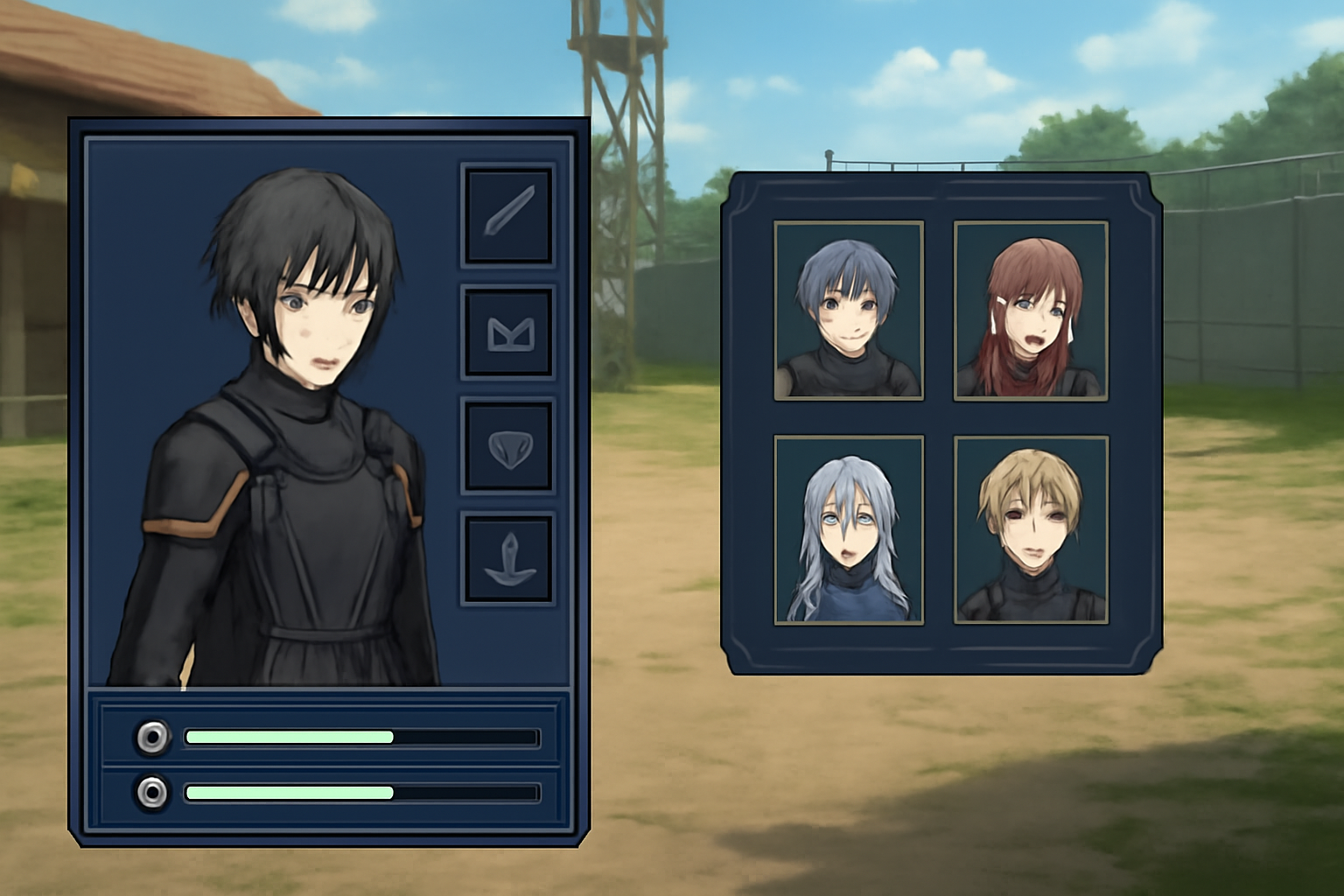Choose the shield-shaped armor slot

(508, 445)
